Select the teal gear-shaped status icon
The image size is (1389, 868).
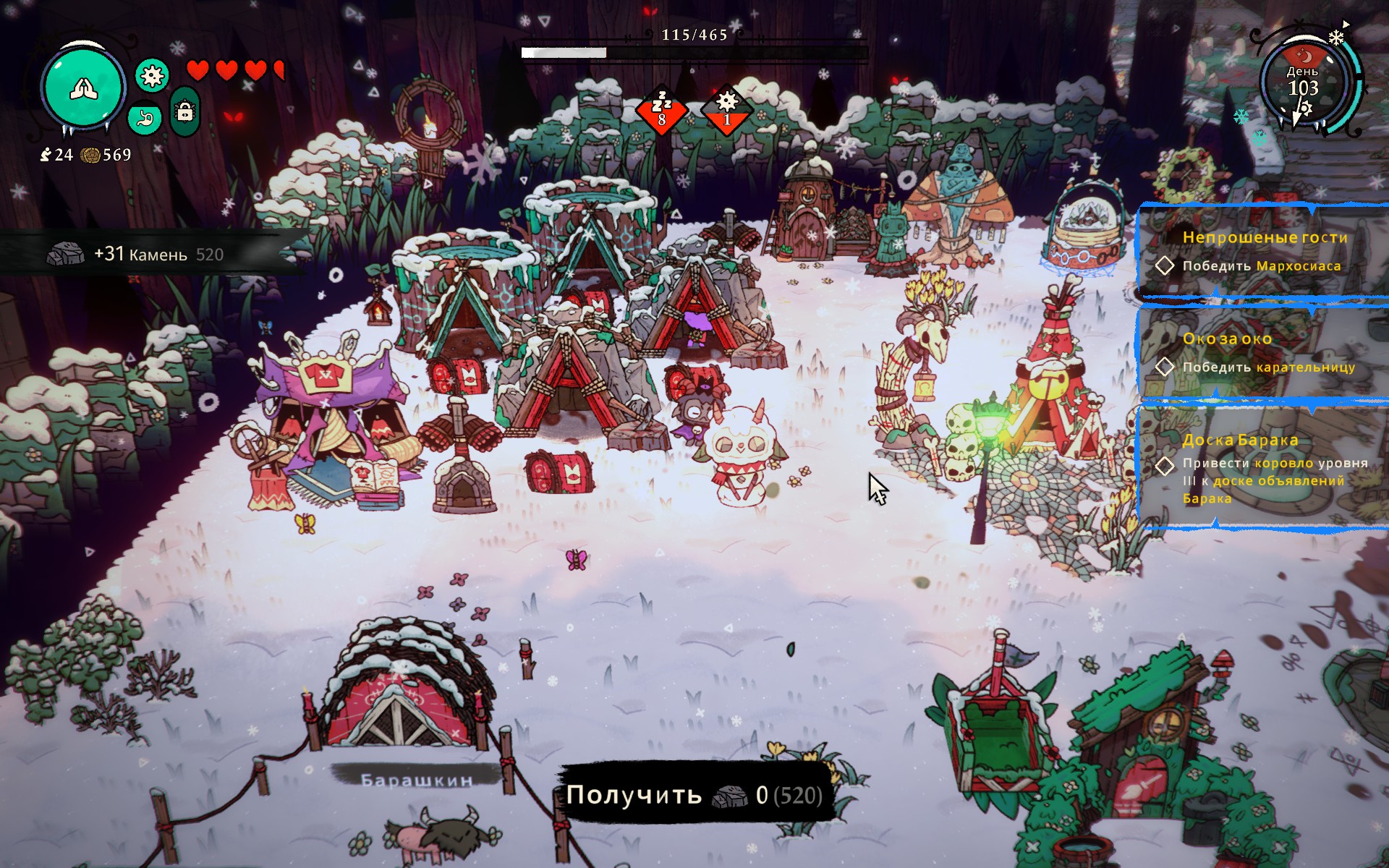[152, 76]
